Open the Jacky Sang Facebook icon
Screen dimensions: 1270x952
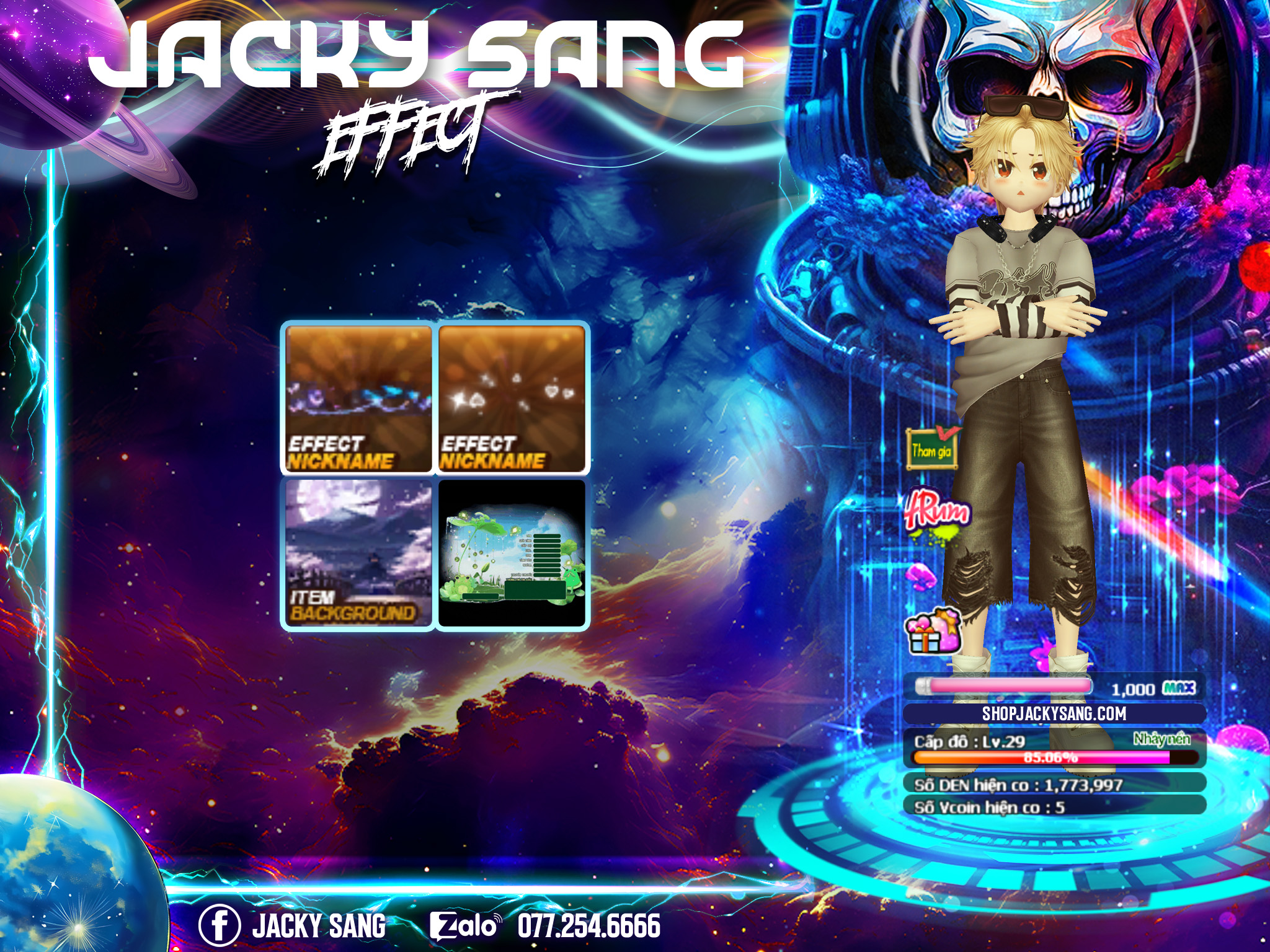219,926
